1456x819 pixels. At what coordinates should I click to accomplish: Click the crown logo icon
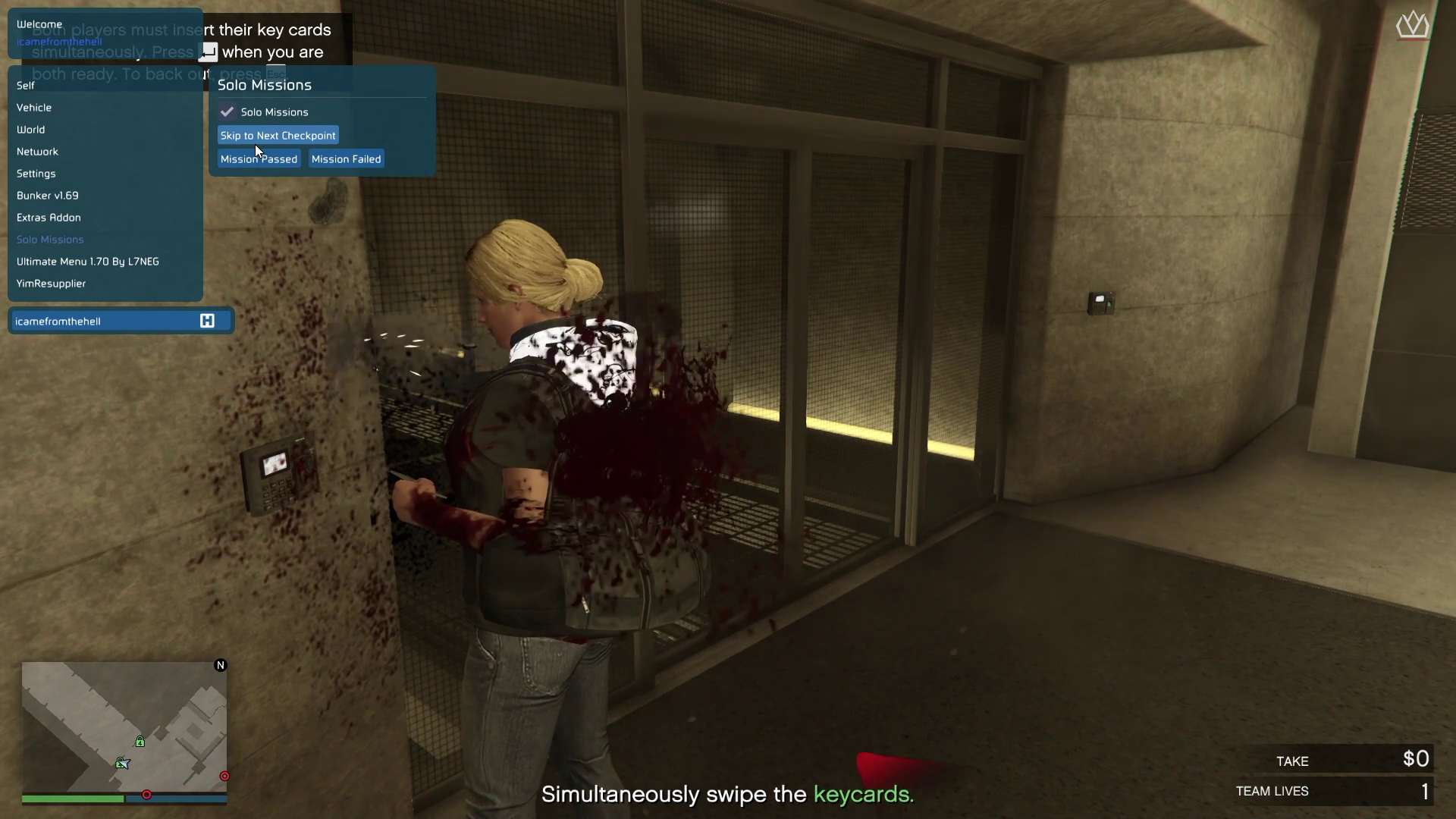click(1412, 26)
